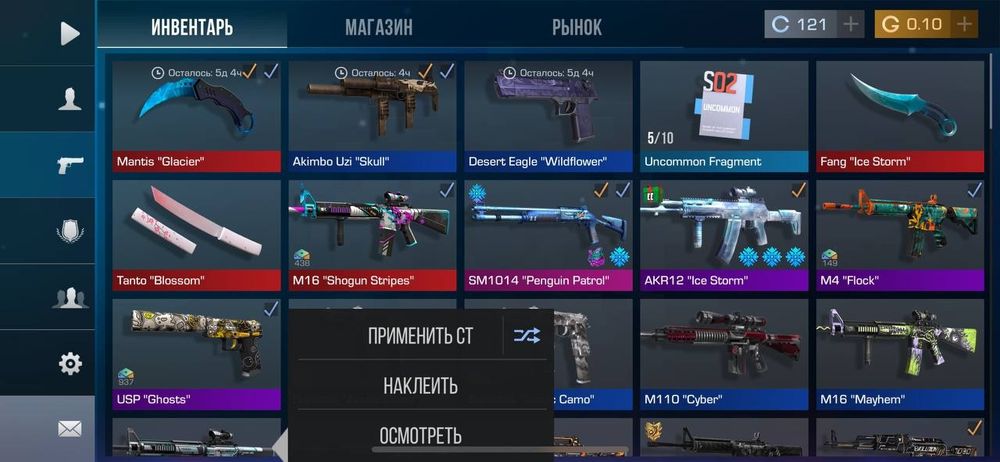Viewport: 1000px width, 462px height.
Task: Choose Применить СТ from the context menu
Action: [420, 336]
